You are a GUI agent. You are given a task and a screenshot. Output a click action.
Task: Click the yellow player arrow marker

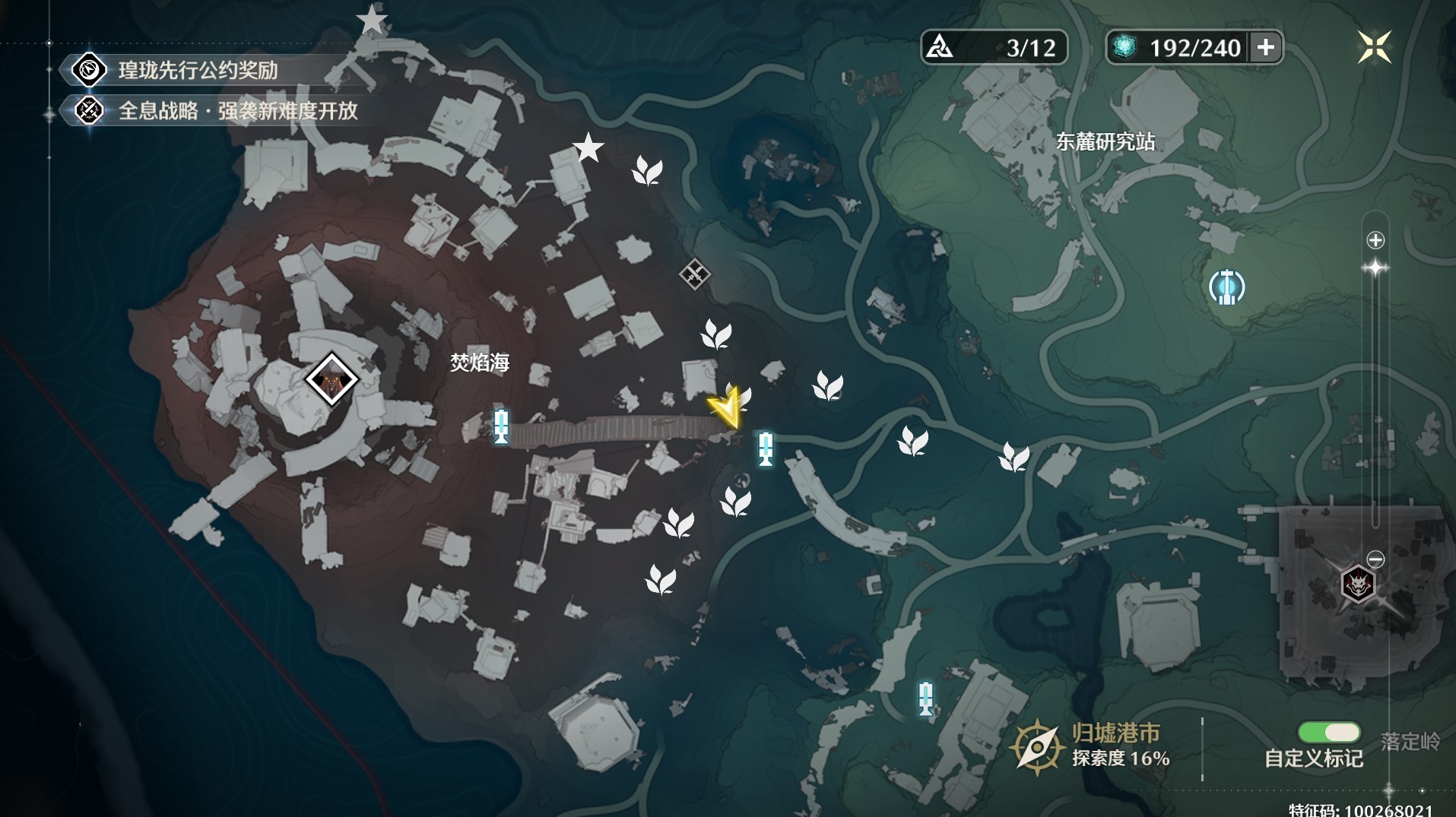coord(726,409)
